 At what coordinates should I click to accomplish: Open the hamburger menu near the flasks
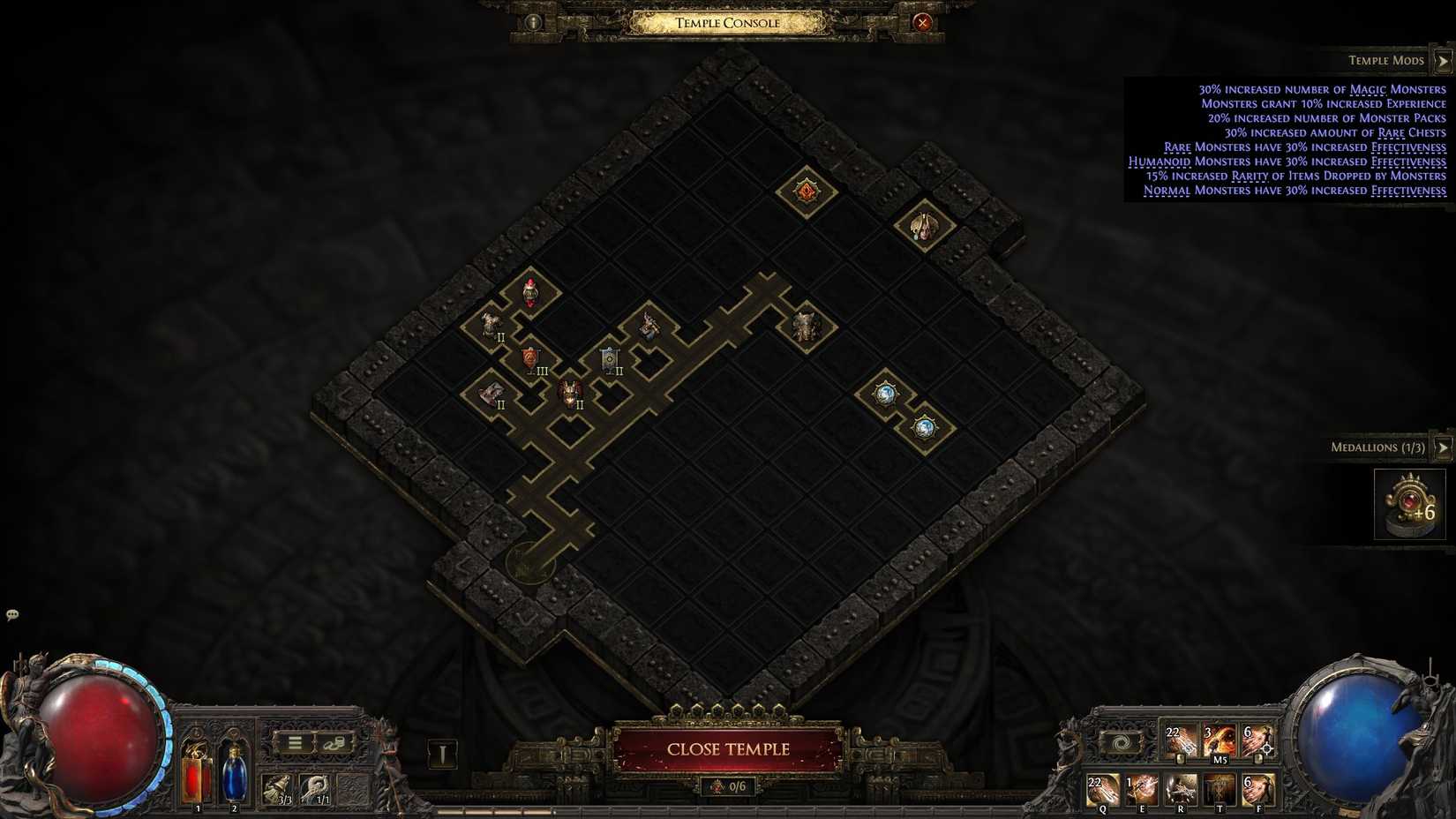click(x=294, y=741)
